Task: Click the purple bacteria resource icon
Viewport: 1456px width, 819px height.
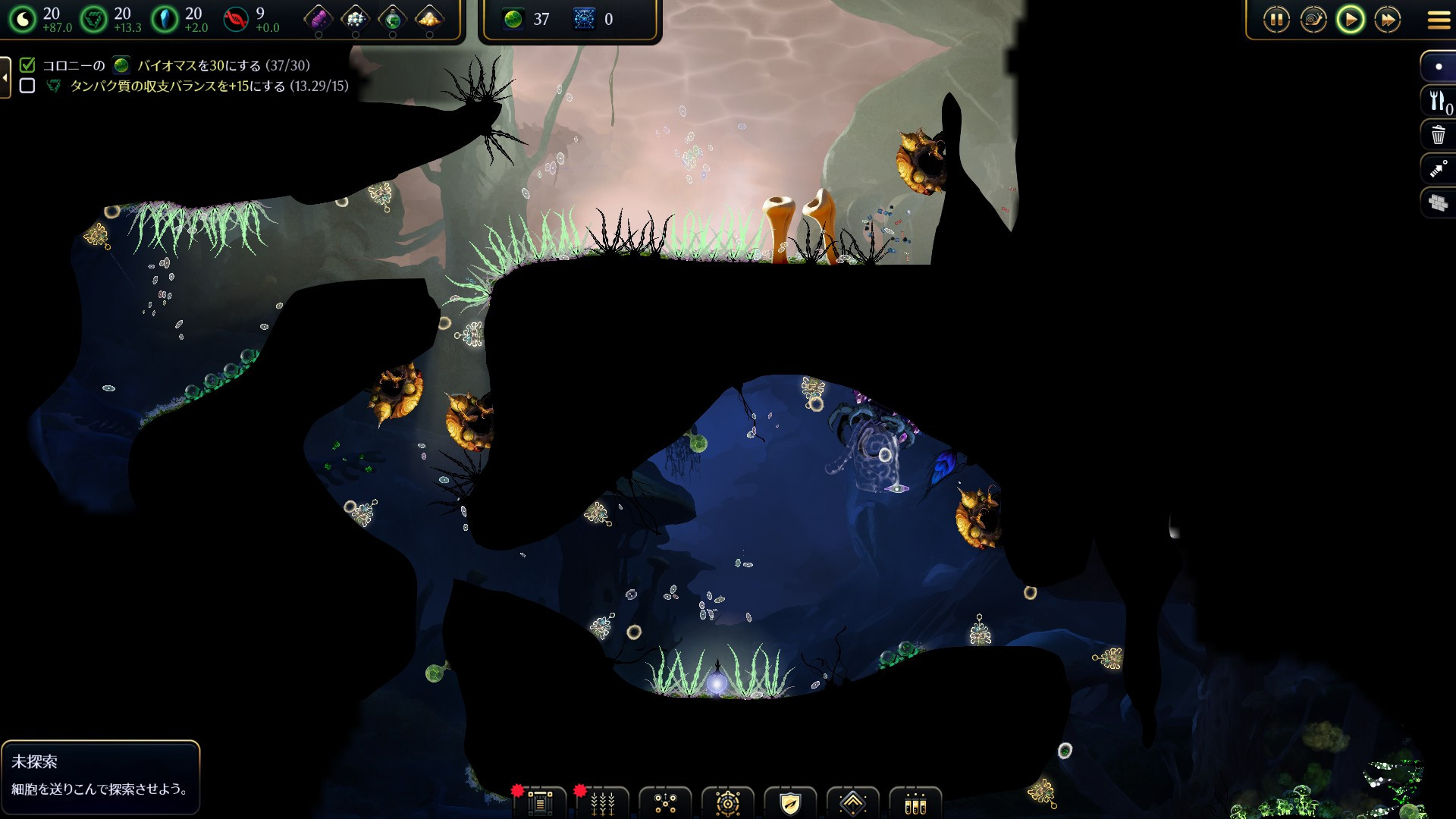Action: click(318, 18)
